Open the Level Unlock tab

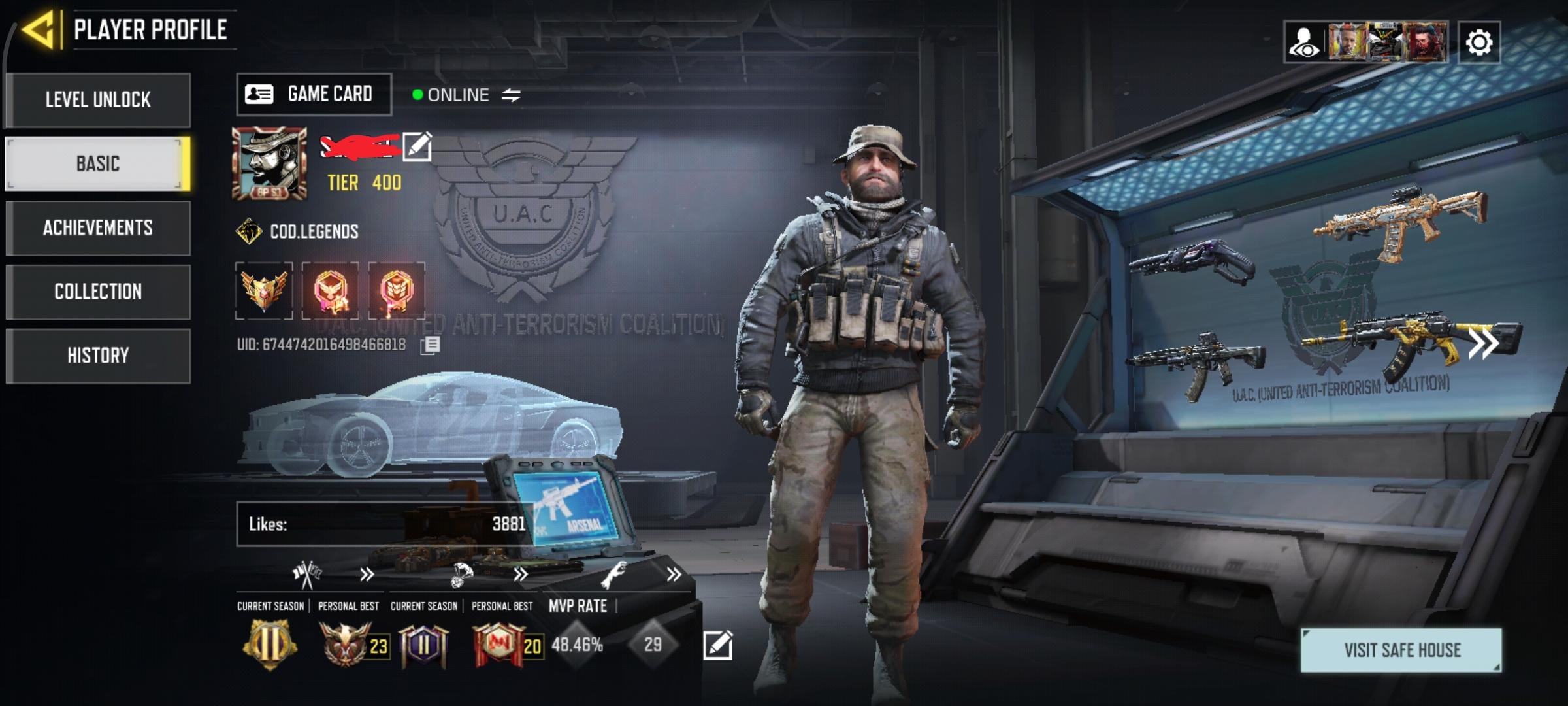pos(98,100)
